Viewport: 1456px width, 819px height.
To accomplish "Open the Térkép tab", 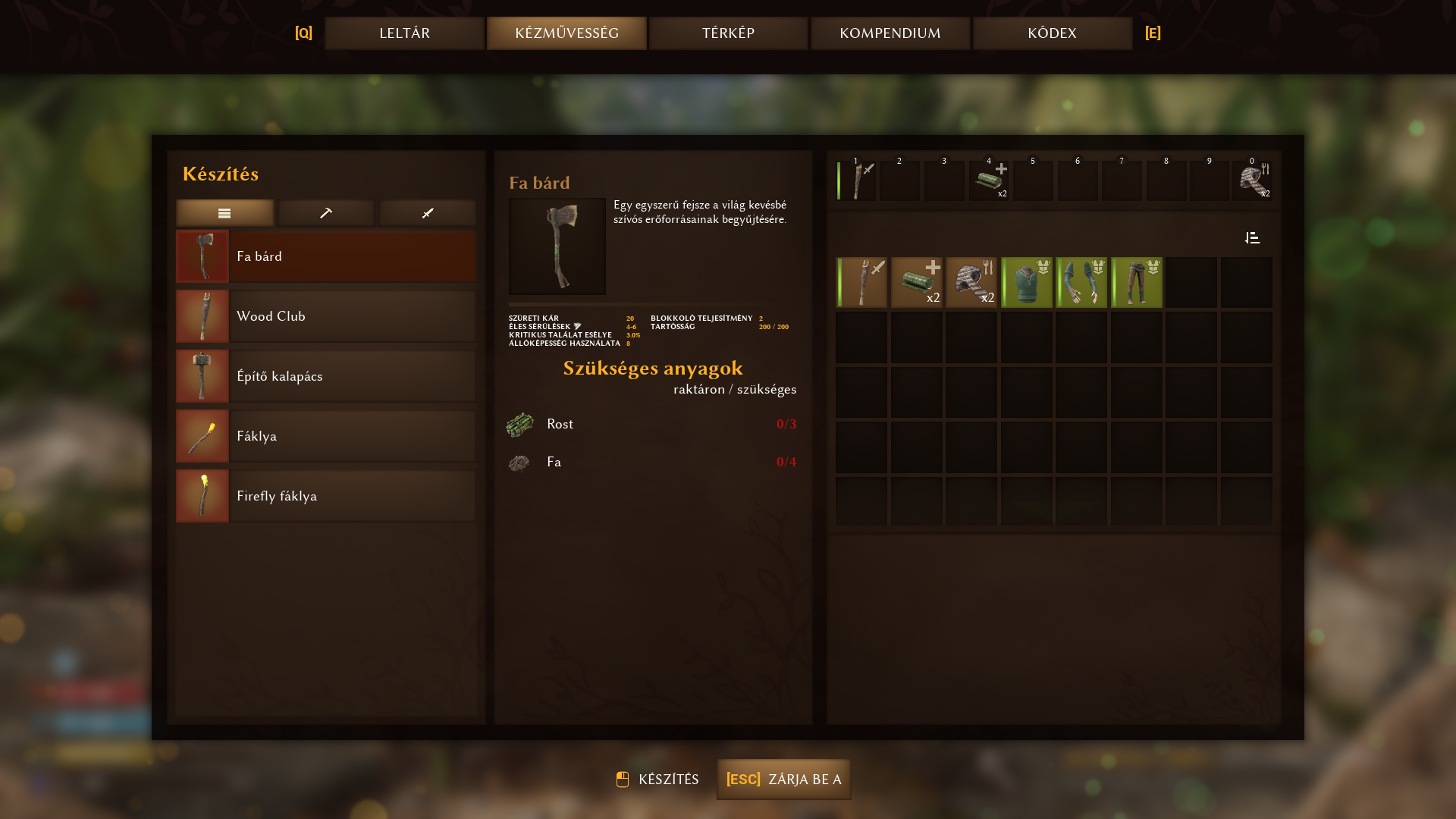I will [x=728, y=33].
